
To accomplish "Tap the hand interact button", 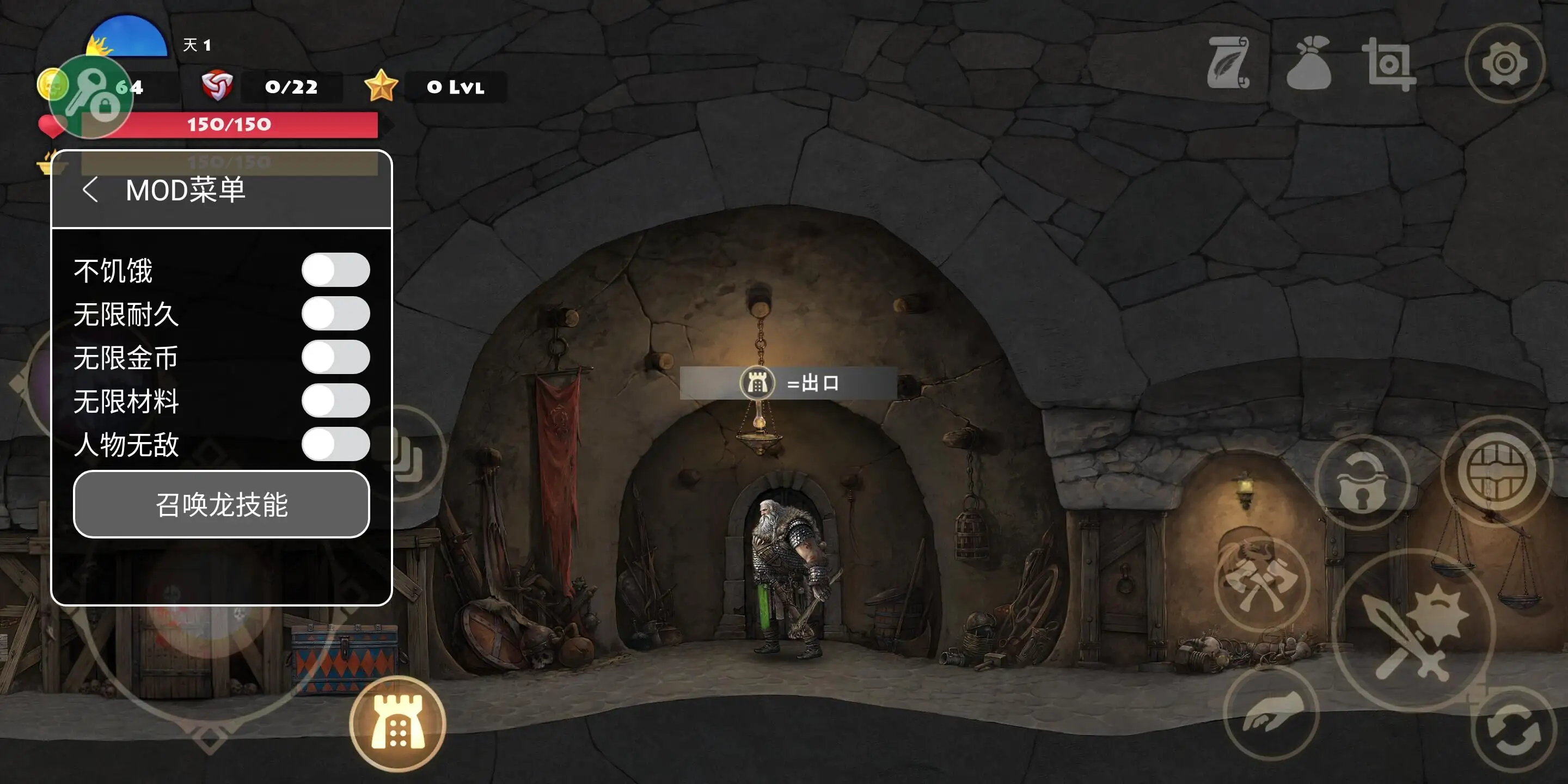I will point(1272,713).
